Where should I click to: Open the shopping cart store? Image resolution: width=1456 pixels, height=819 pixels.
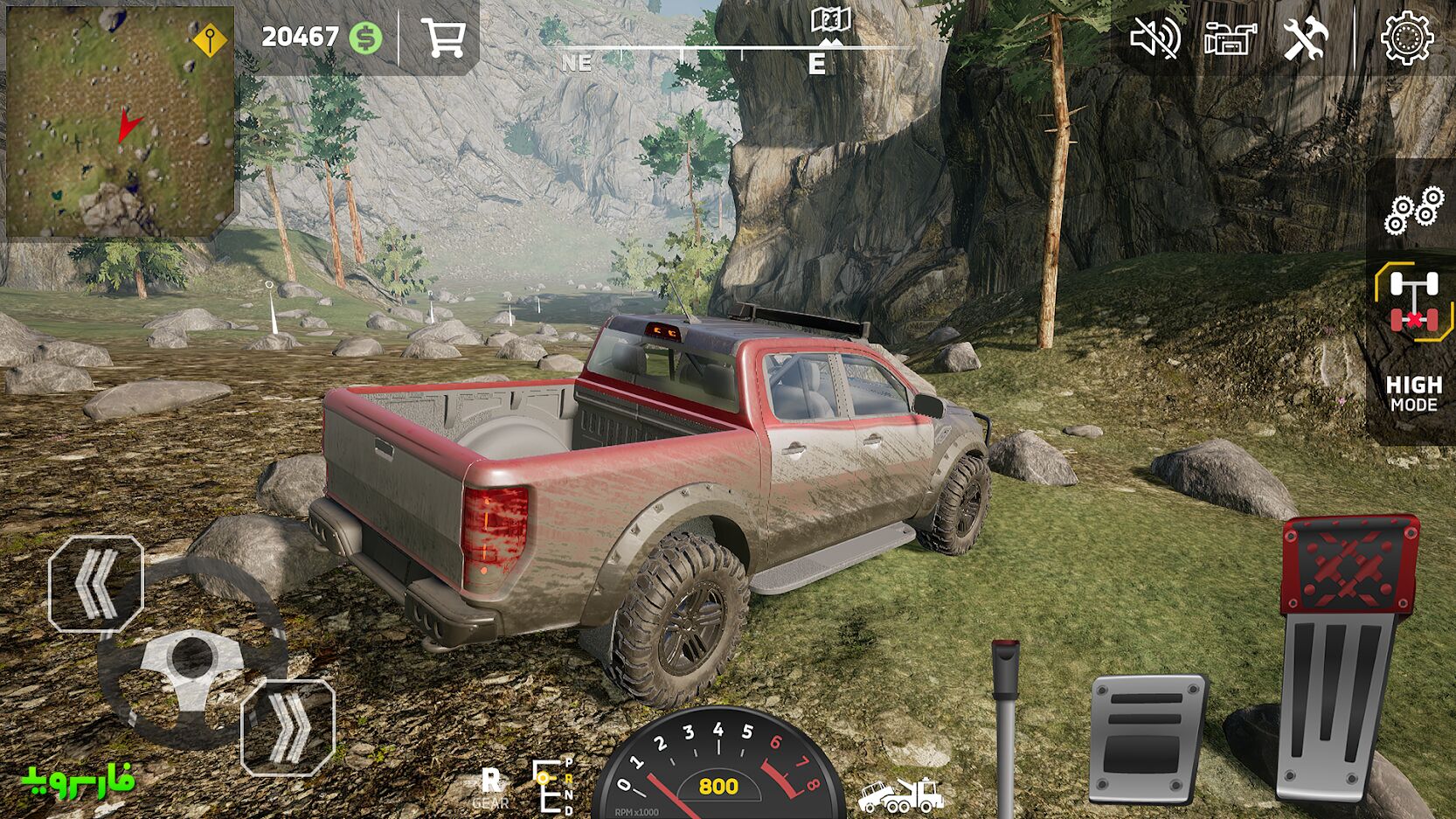(445, 38)
